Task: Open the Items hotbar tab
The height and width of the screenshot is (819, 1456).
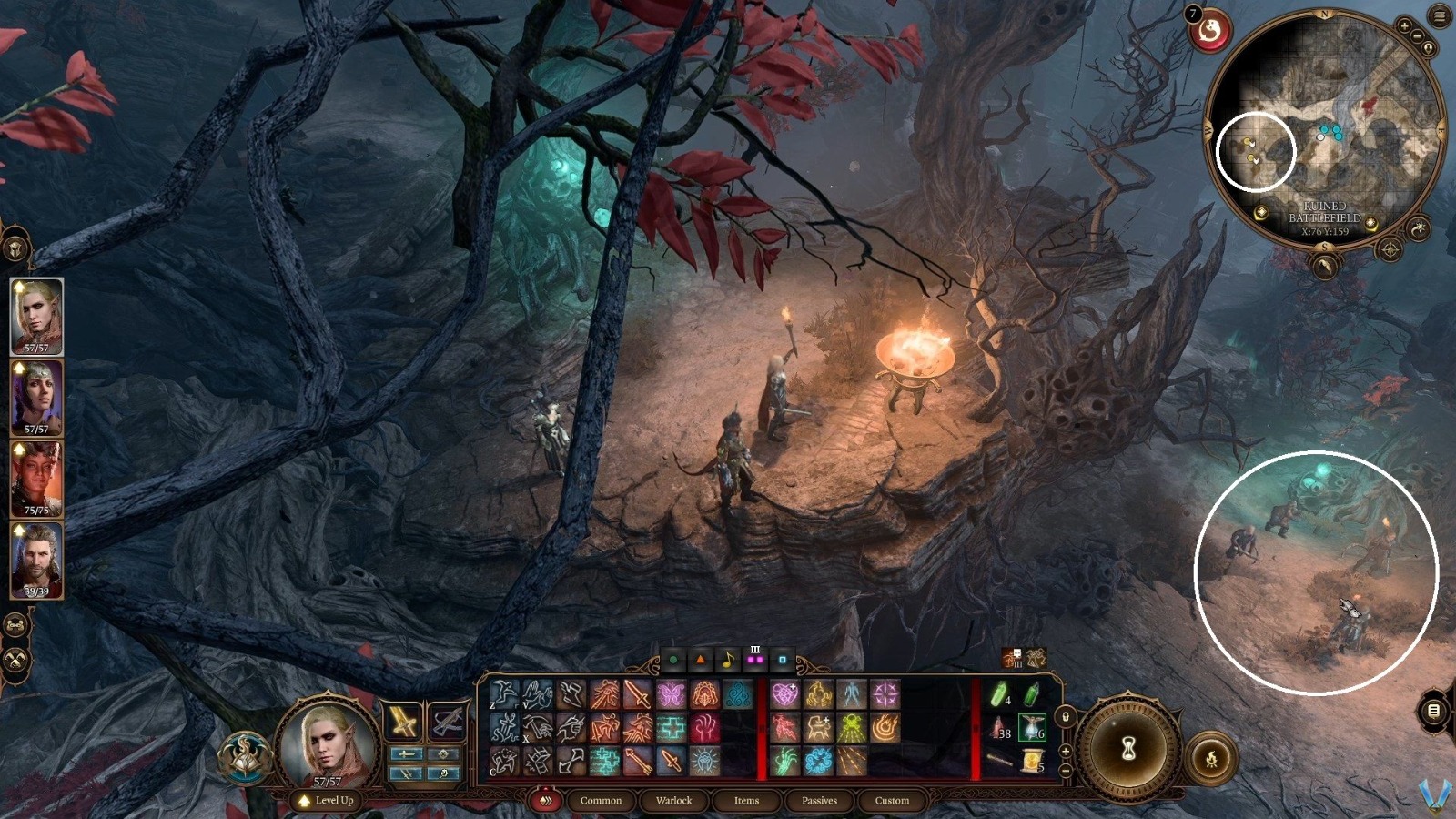Action: (747, 801)
